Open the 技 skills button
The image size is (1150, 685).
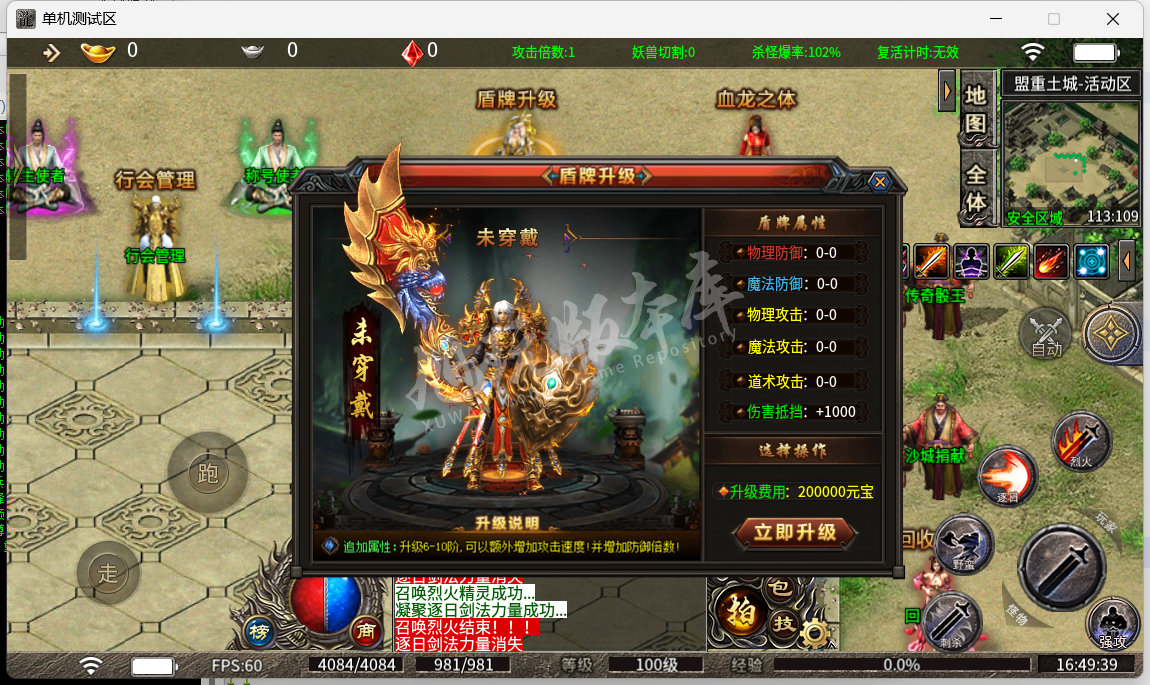coord(785,623)
